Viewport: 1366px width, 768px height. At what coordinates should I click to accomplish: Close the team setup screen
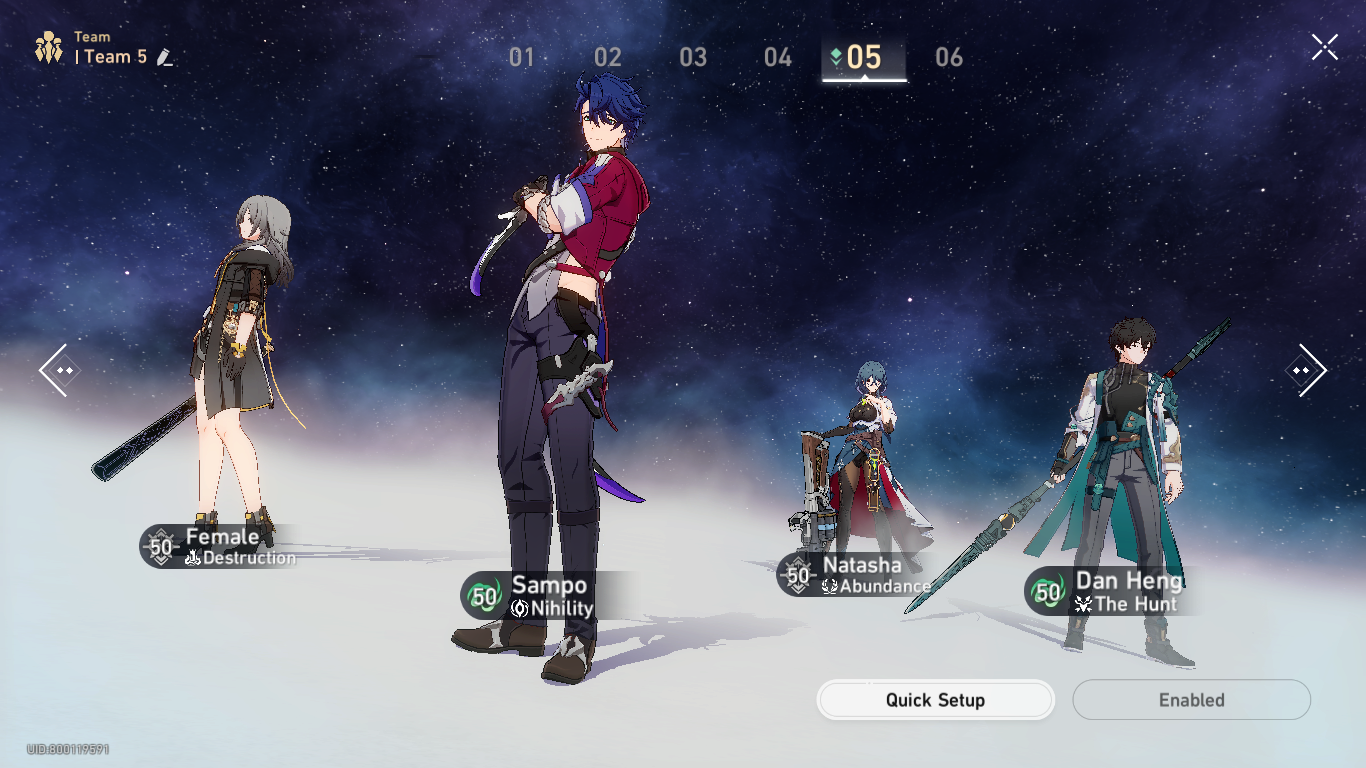[x=1324, y=45]
